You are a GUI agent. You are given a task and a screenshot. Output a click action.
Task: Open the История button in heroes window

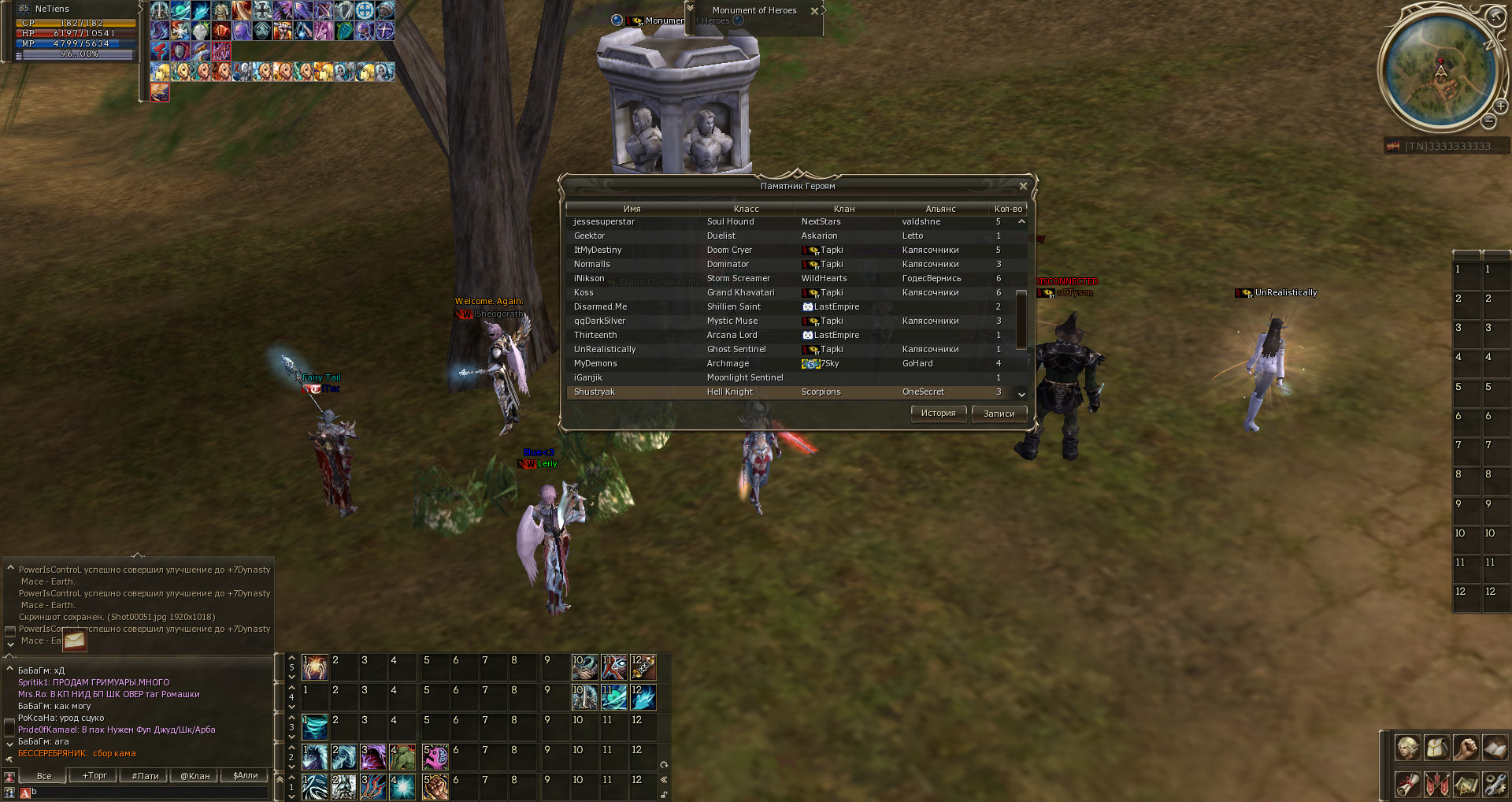(x=938, y=414)
